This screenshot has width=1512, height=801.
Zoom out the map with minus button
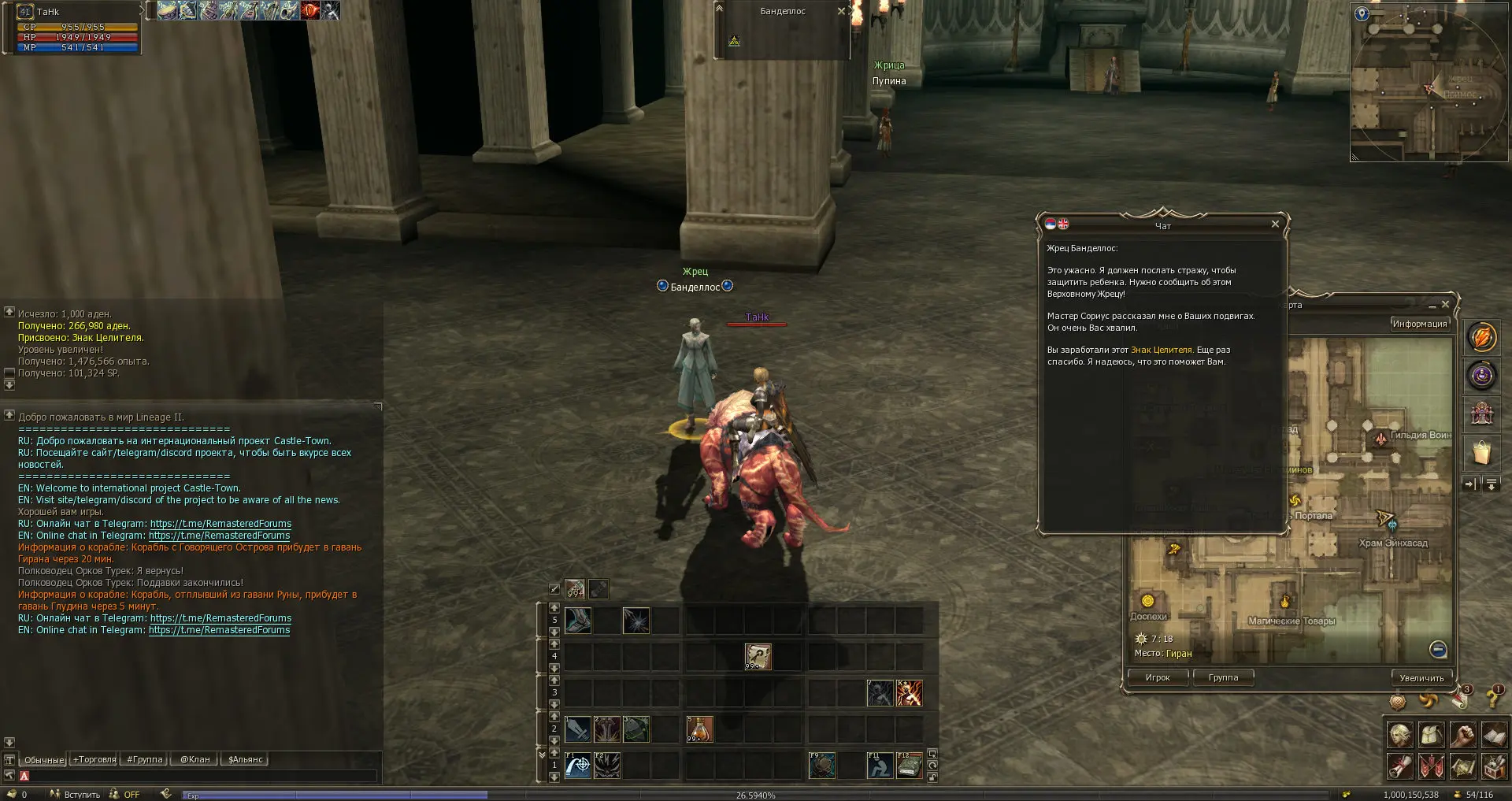pos(1438,649)
